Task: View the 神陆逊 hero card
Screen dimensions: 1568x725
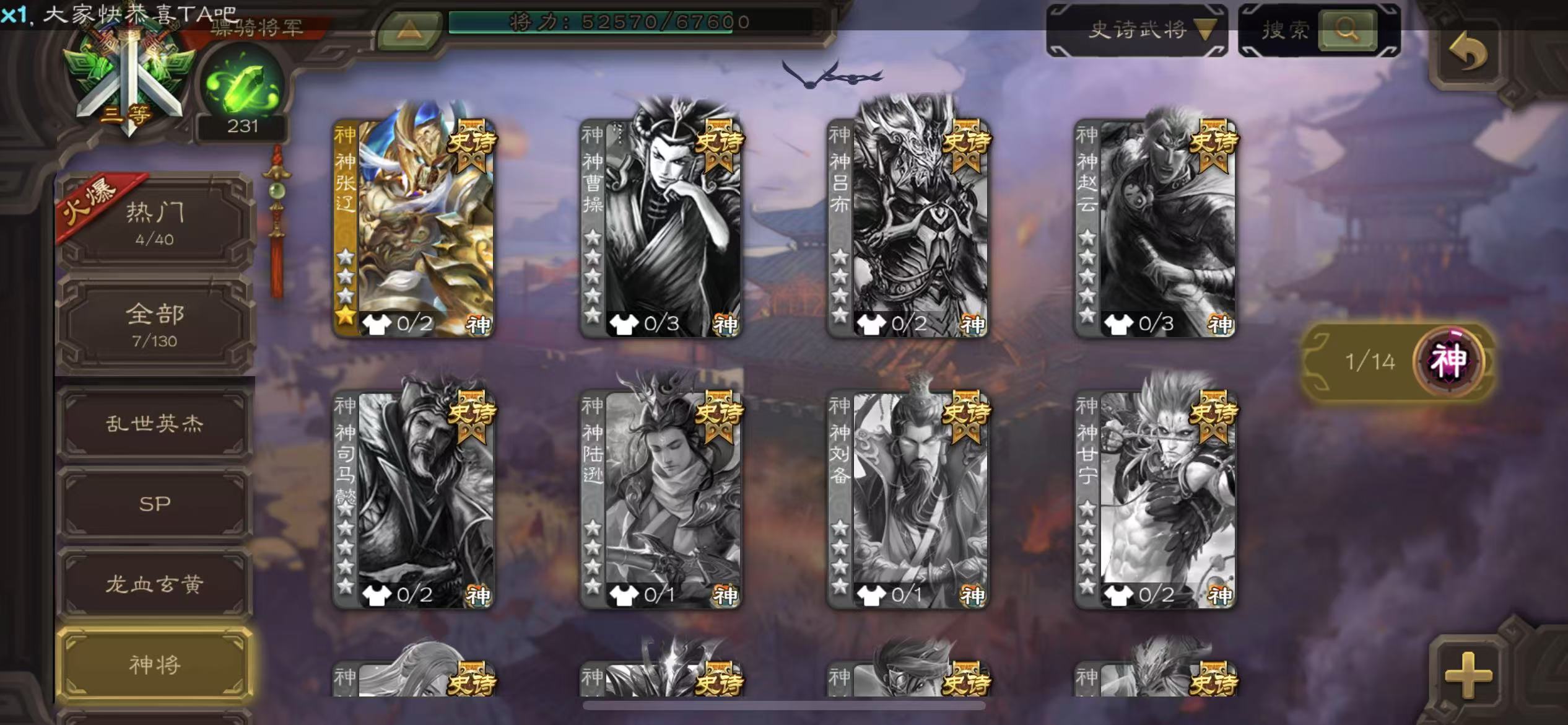Action: [661, 498]
